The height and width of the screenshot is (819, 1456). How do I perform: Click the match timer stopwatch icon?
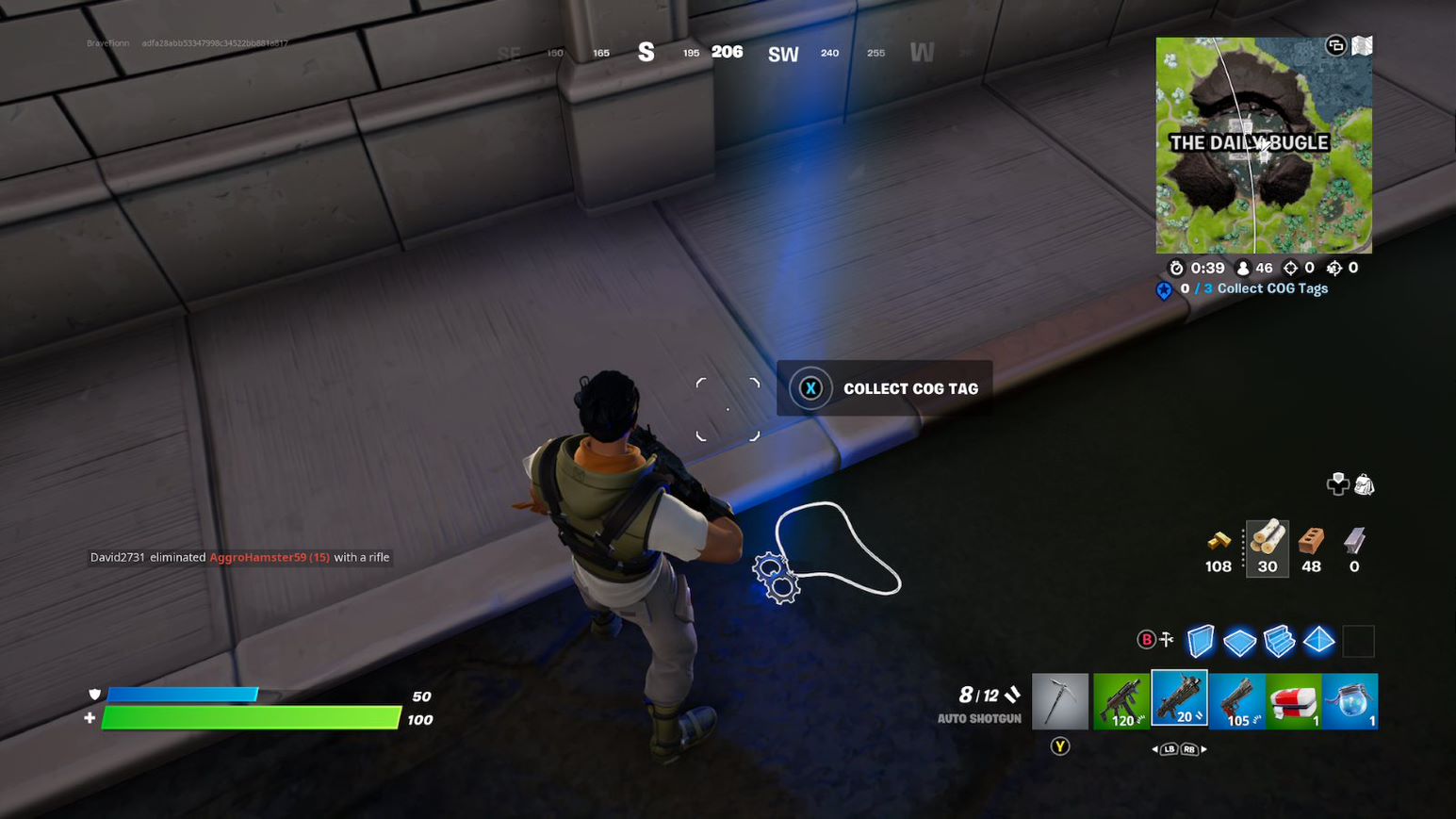(x=1177, y=268)
